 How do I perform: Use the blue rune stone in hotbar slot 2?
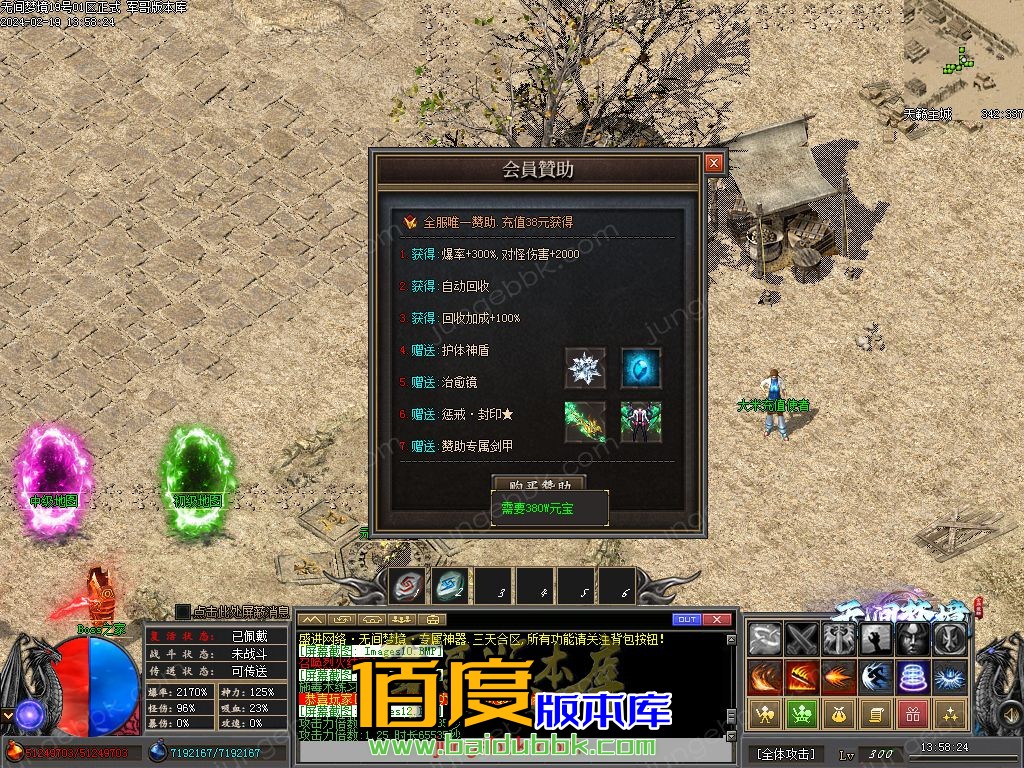coord(448,586)
